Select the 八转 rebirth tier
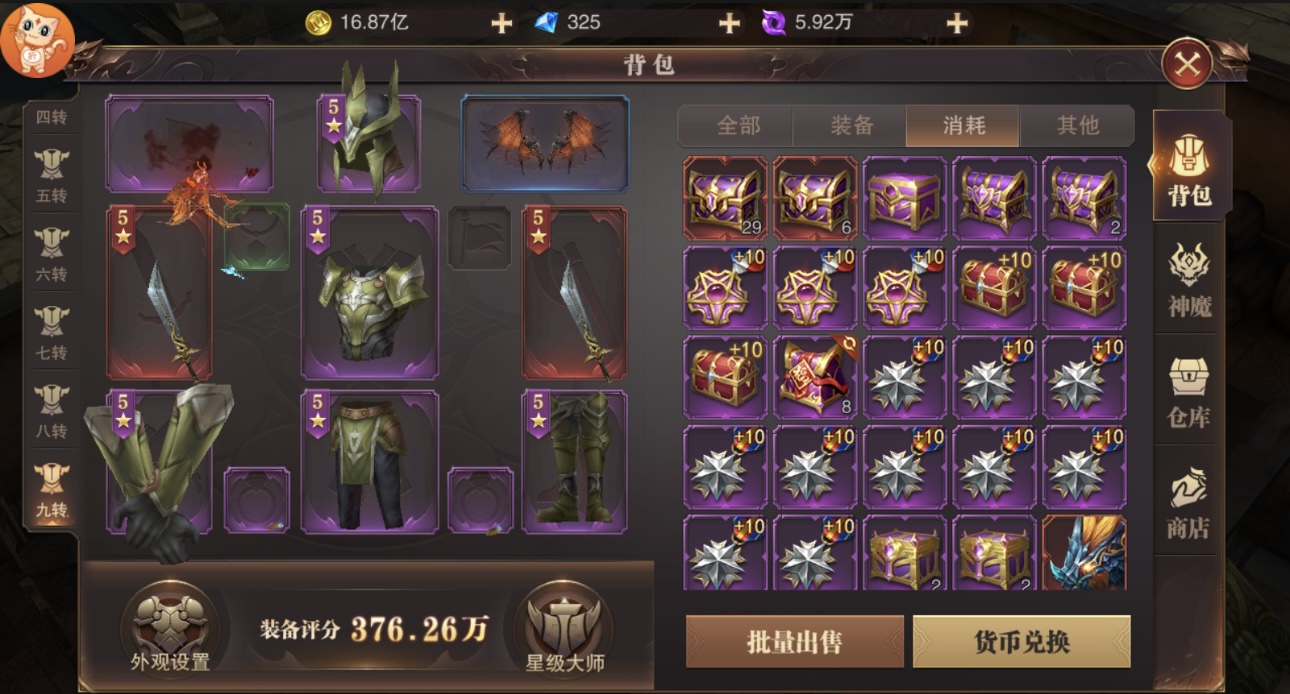 [x=51, y=410]
